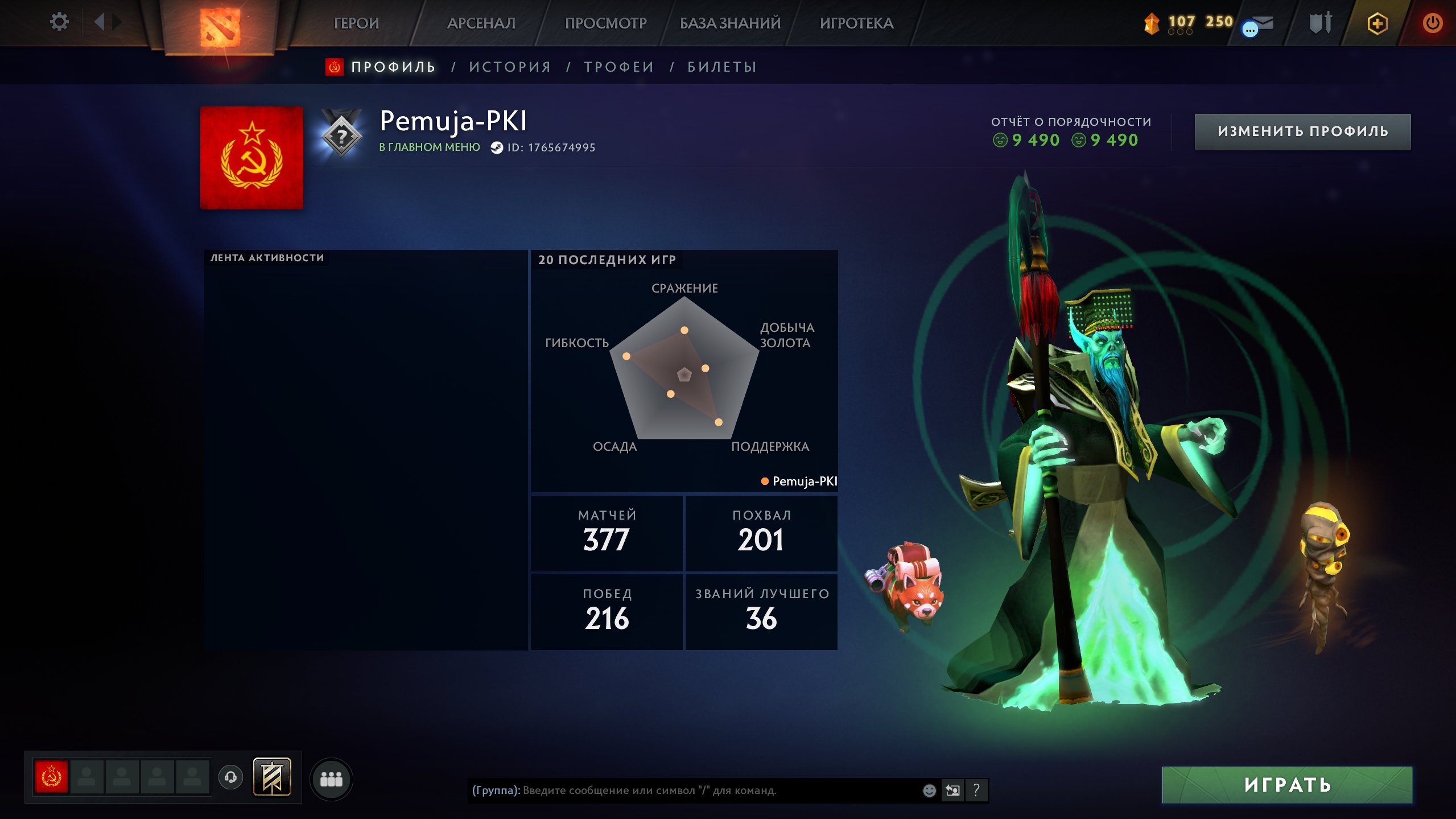Viewport: 1456px width, 819px height.
Task: Open the mail notifications icon
Action: point(1259,25)
